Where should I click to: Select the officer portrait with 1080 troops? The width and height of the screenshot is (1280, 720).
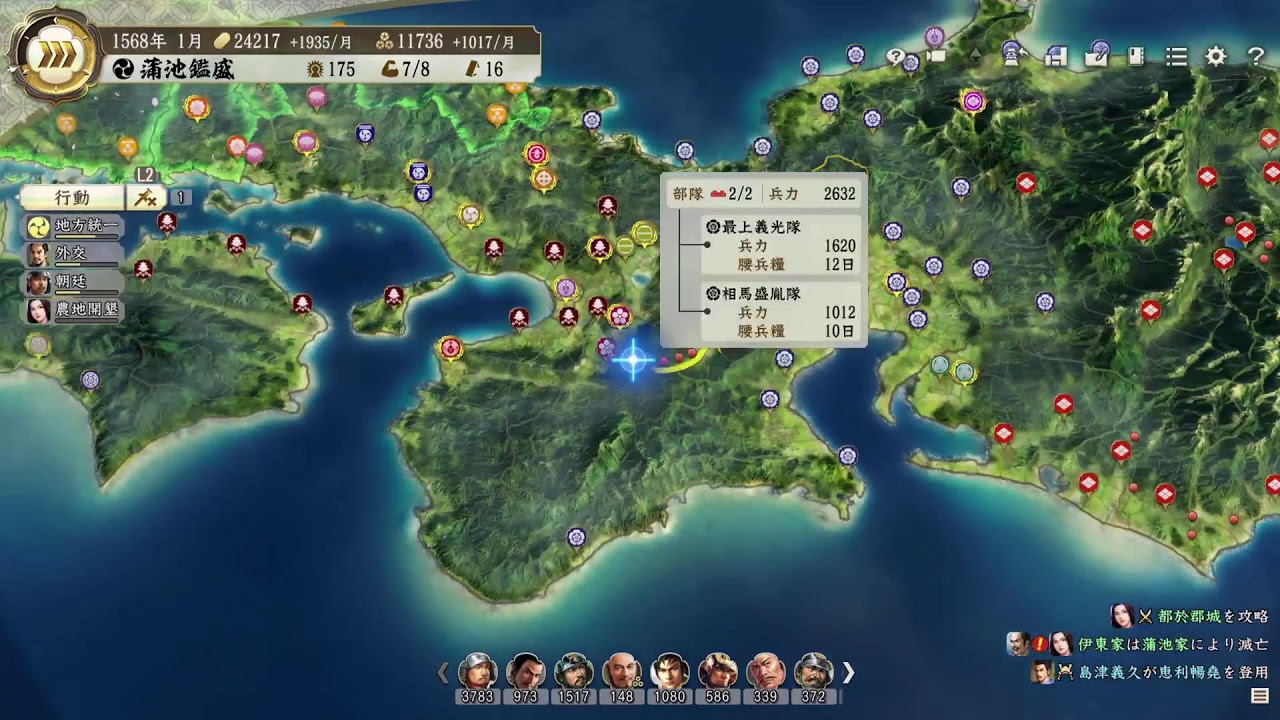coord(669,672)
